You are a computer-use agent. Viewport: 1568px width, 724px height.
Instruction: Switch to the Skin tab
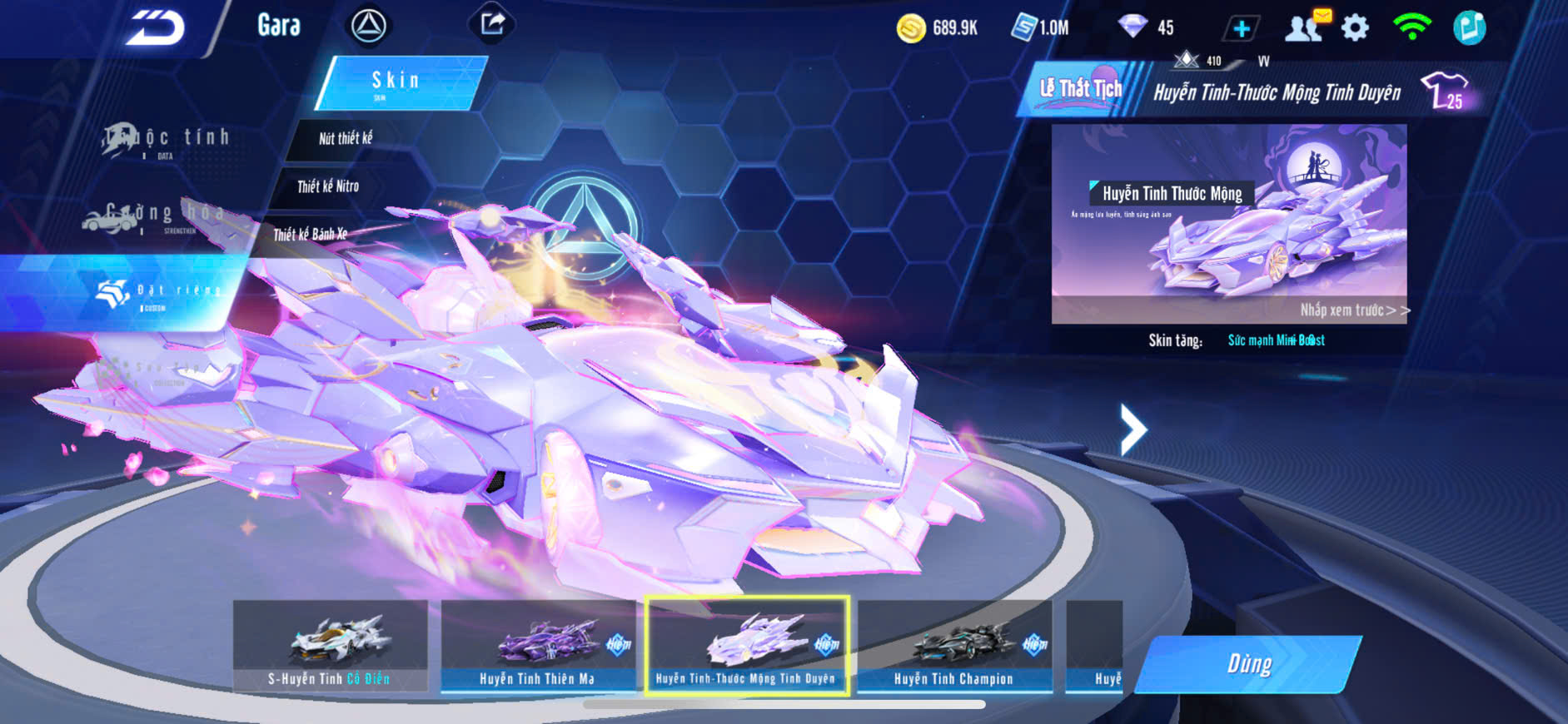(400, 82)
